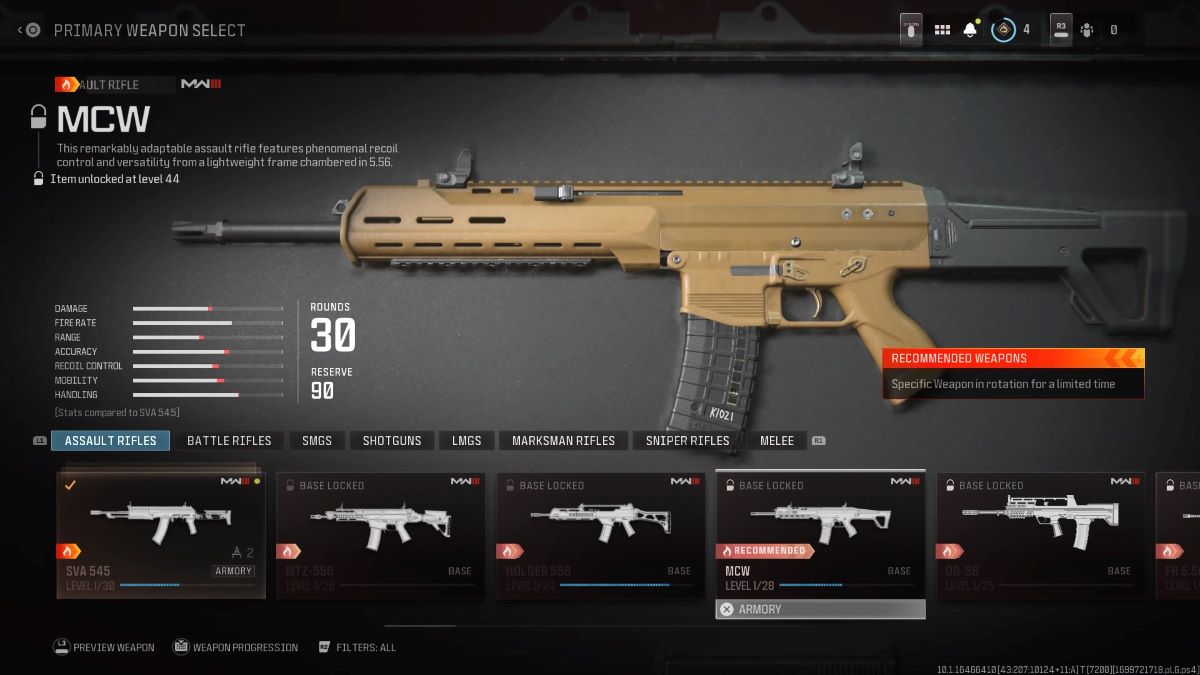Choose the Melee weapon category
The width and height of the screenshot is (1200, 675).
tap(777, 441)
